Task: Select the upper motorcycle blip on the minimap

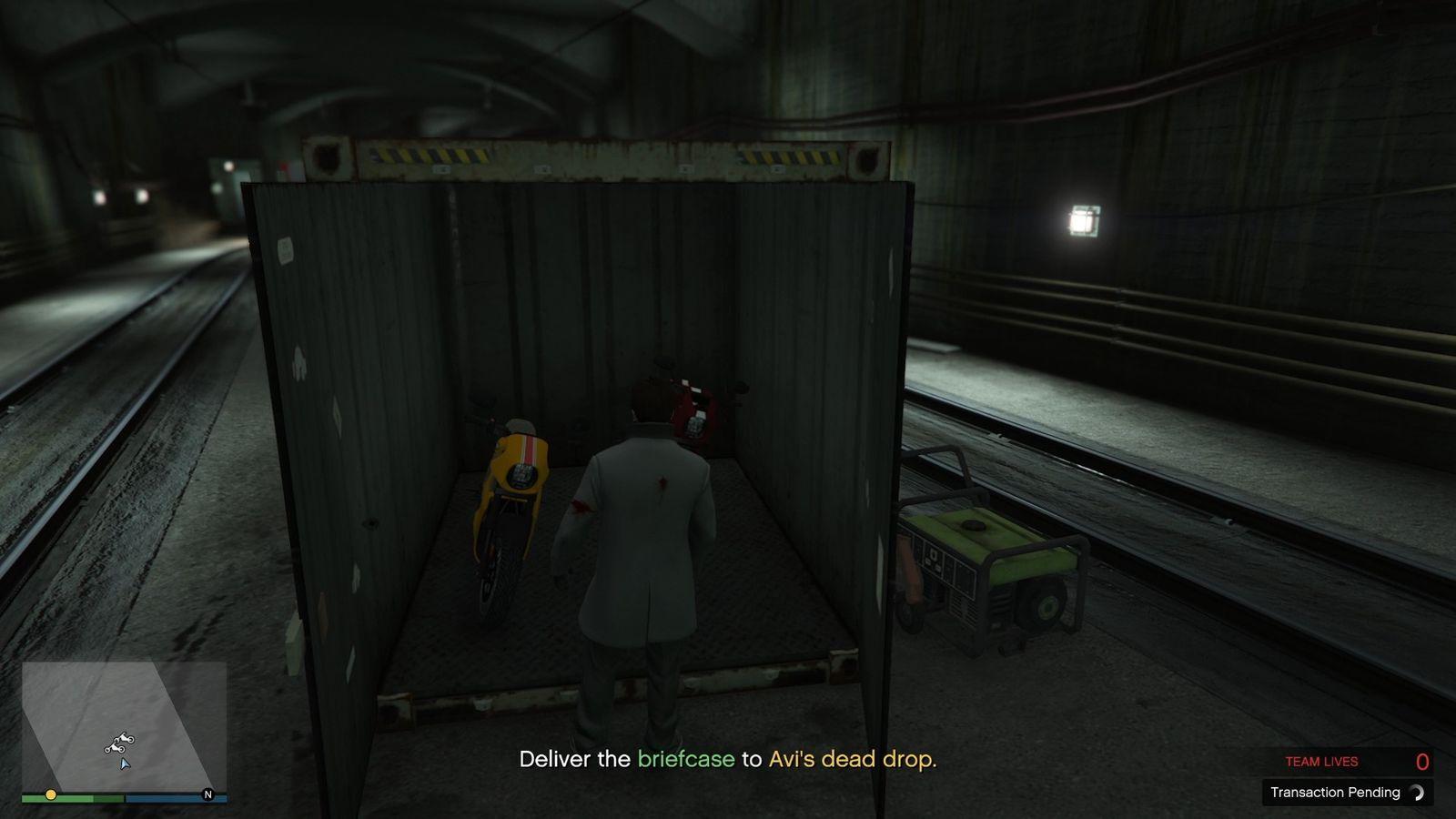Action: 125,740
